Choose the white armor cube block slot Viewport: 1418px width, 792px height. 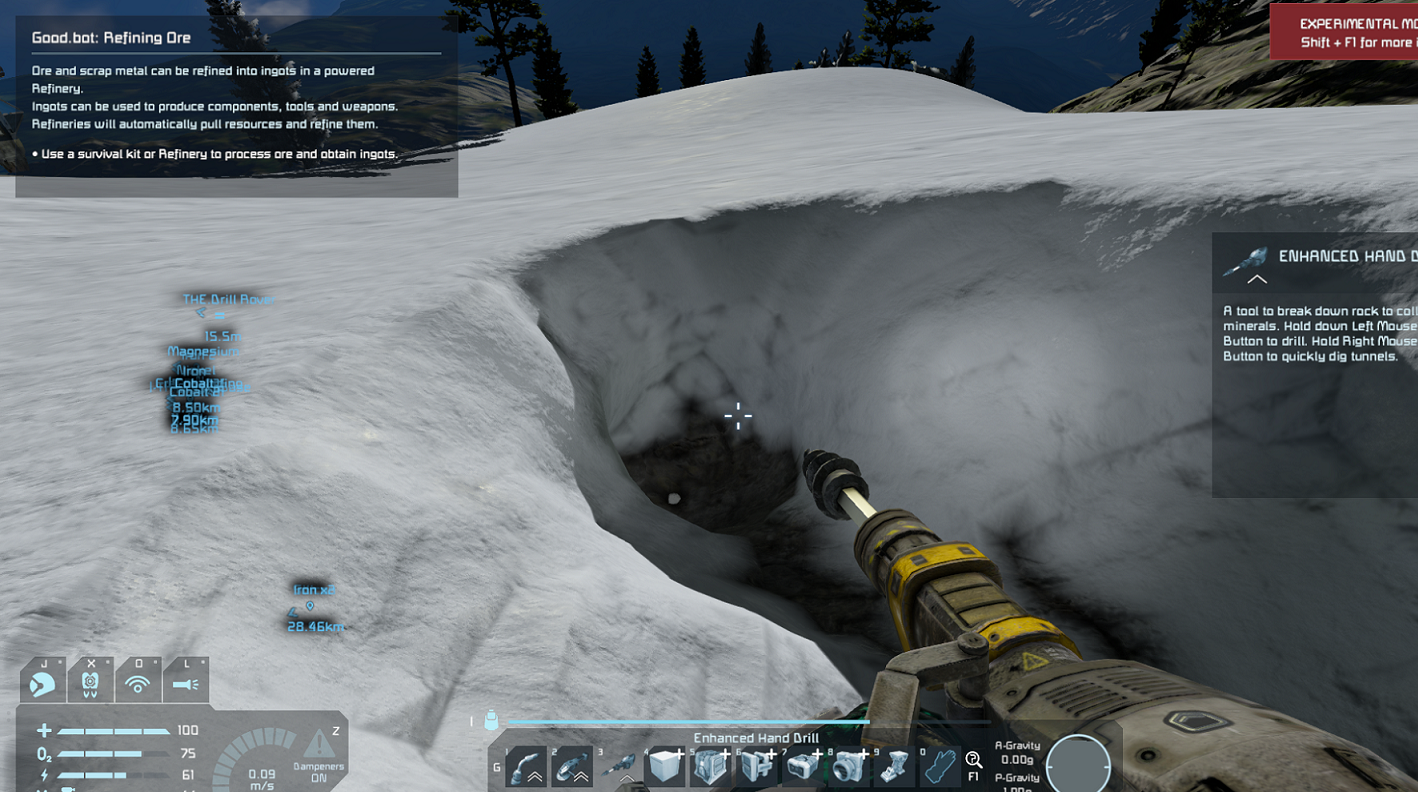click(x=665, y=768)
